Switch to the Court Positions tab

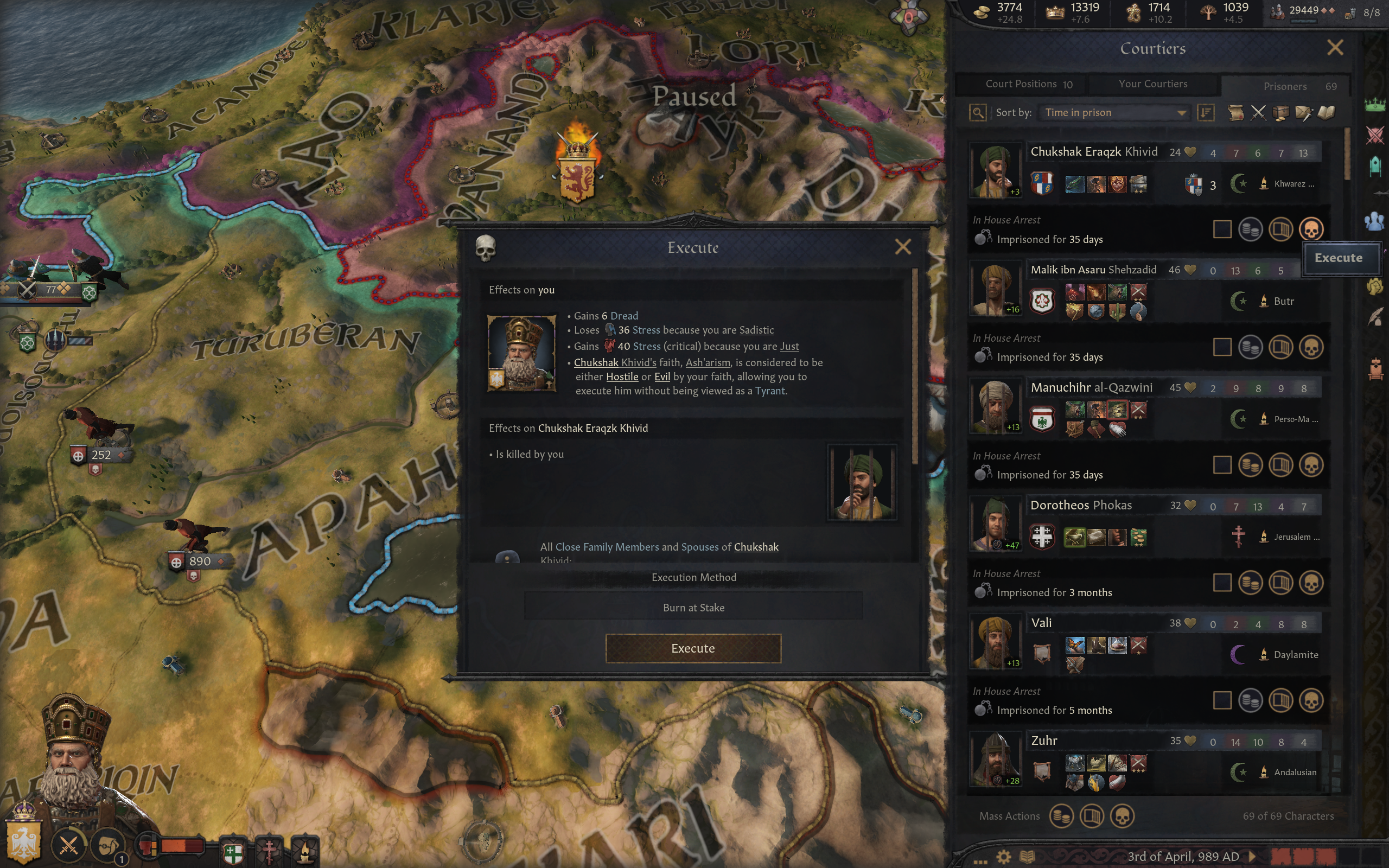click(x=1028, y=84)
